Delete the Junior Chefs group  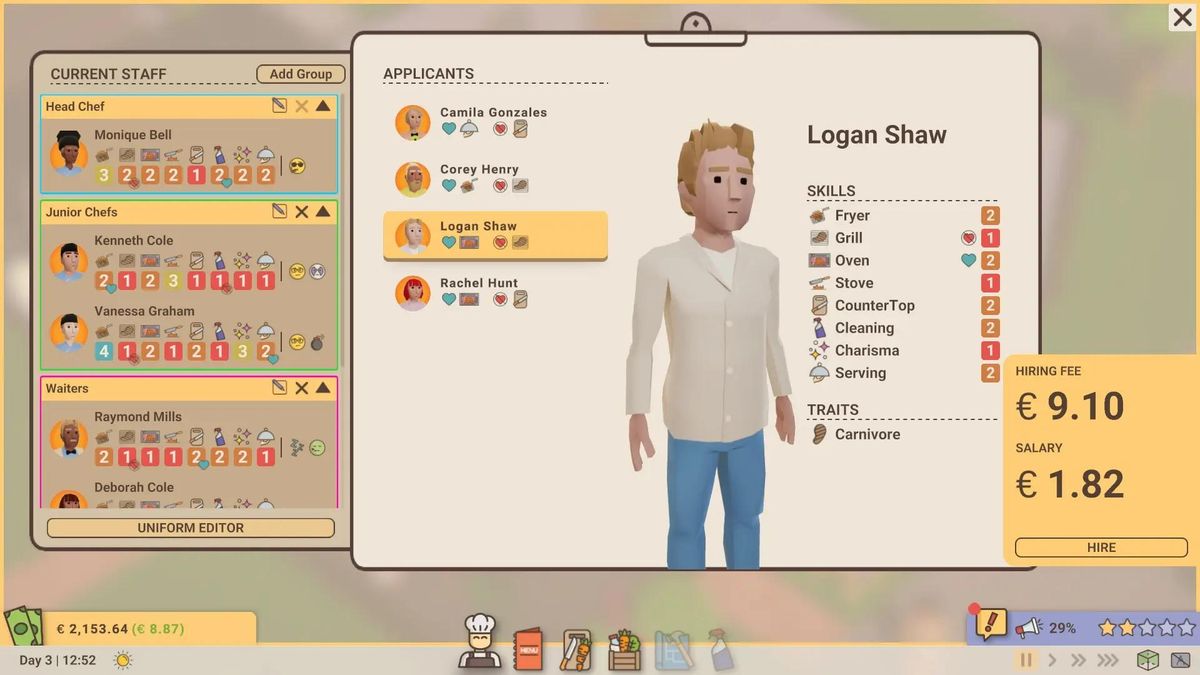click(x=301, y=212)
